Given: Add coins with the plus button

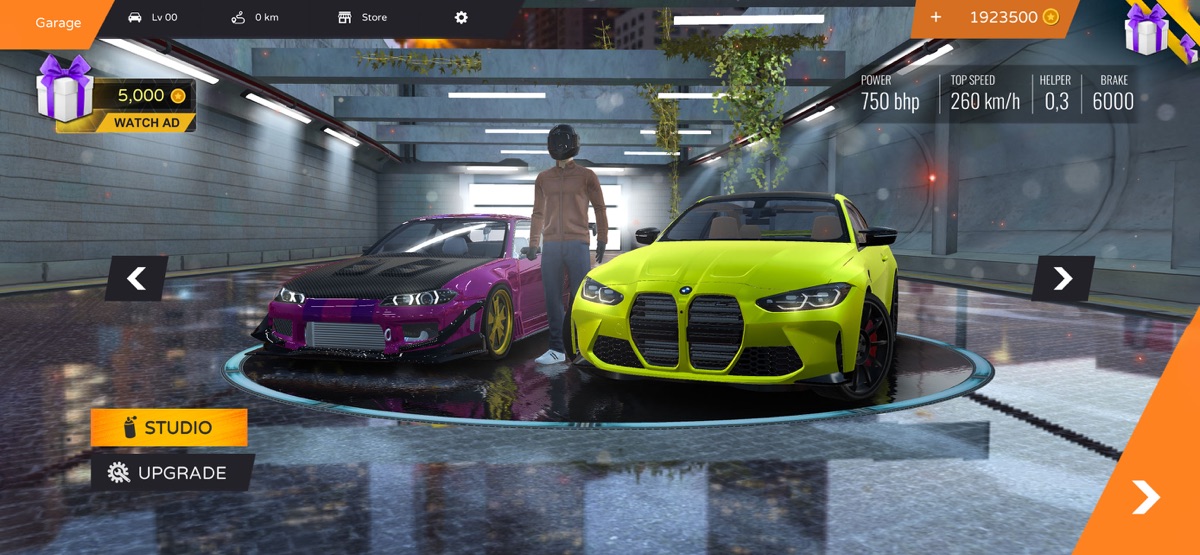Looking at the screenshot, I should click(936, 17).
